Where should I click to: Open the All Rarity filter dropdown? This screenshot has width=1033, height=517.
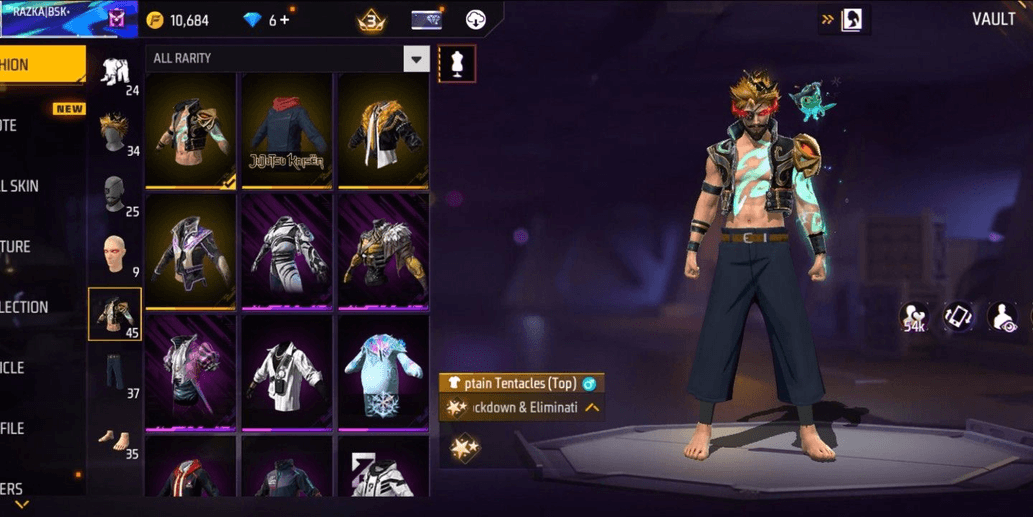click(416, 59)
